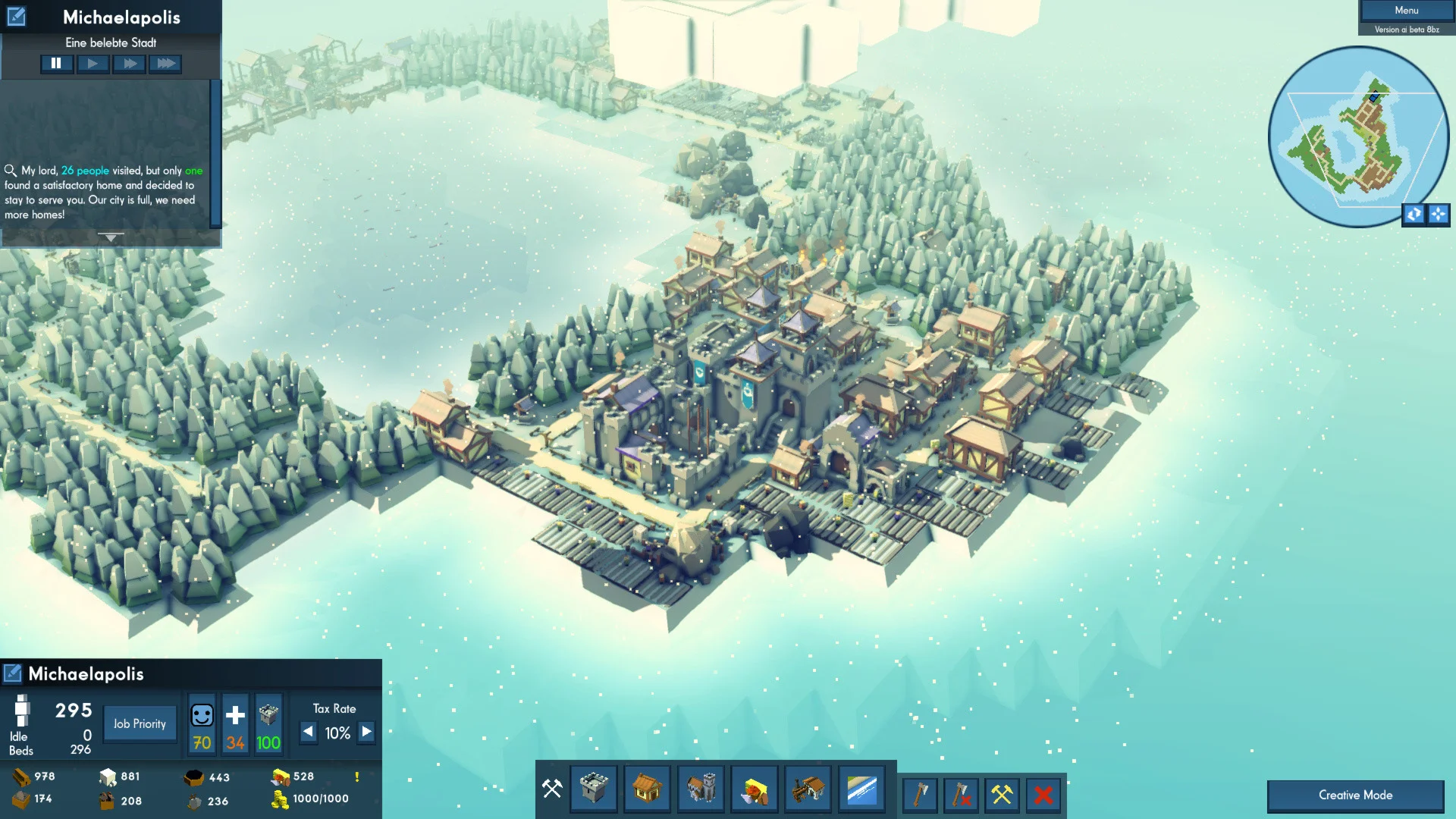Open the food build category

755,789
